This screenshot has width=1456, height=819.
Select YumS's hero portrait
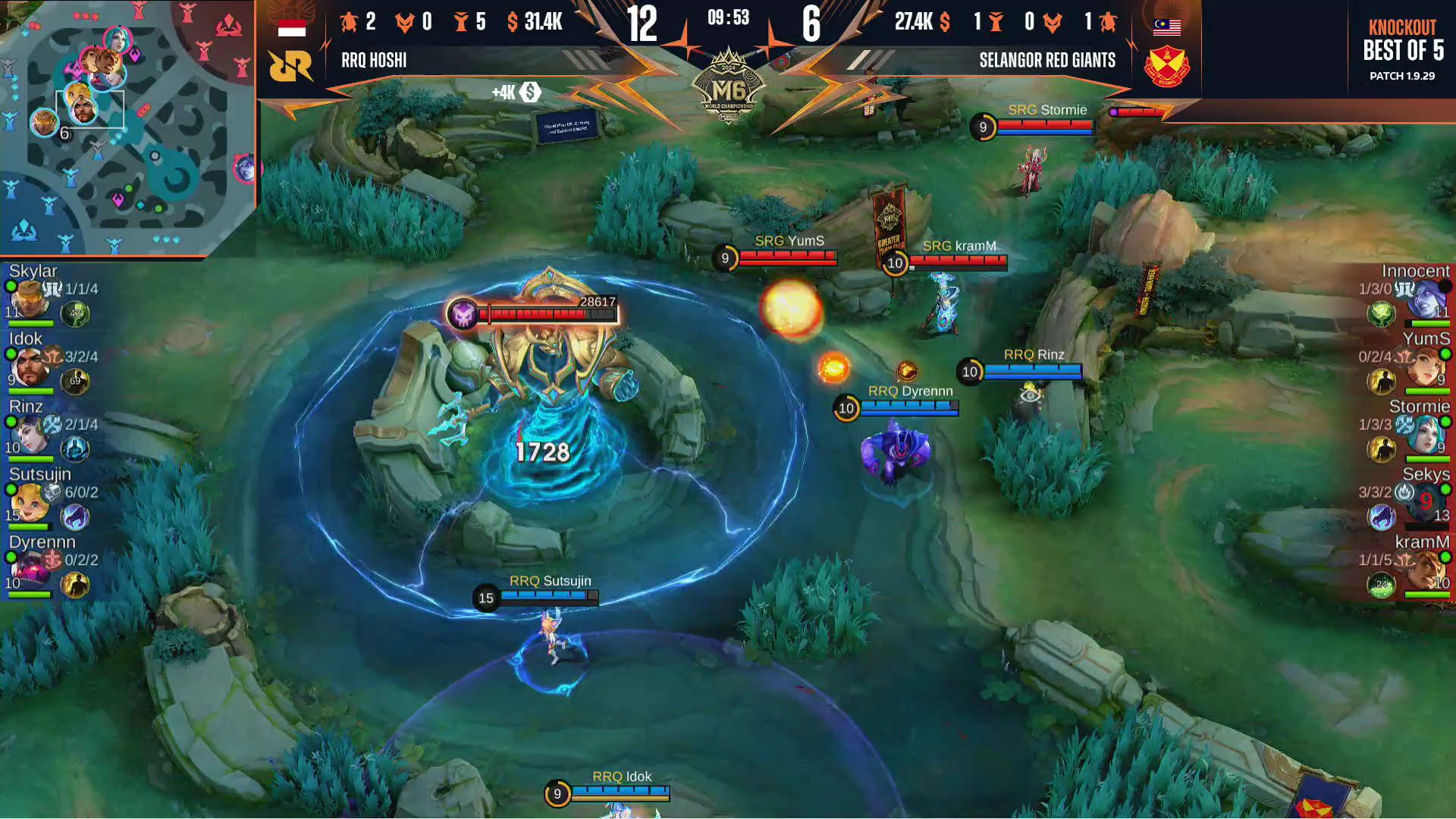[1426, 367]
